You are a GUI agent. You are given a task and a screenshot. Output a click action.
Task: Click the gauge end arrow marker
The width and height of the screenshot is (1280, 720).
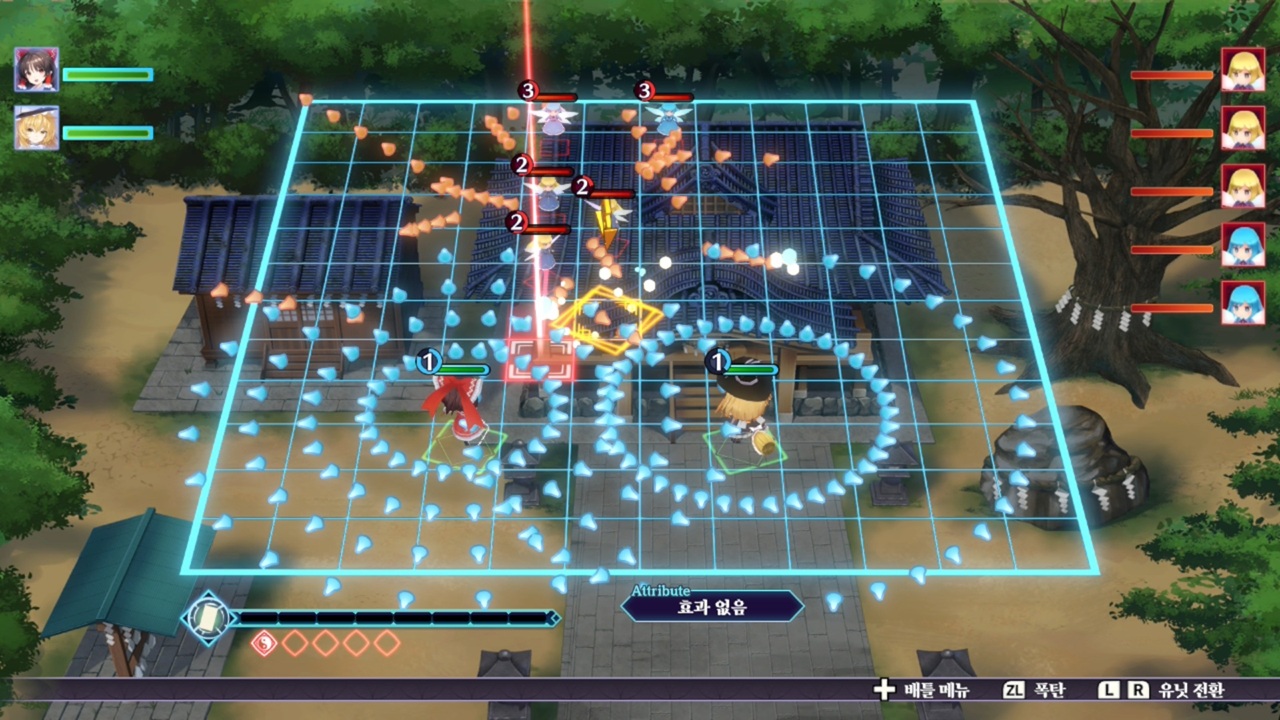point(556,618)
